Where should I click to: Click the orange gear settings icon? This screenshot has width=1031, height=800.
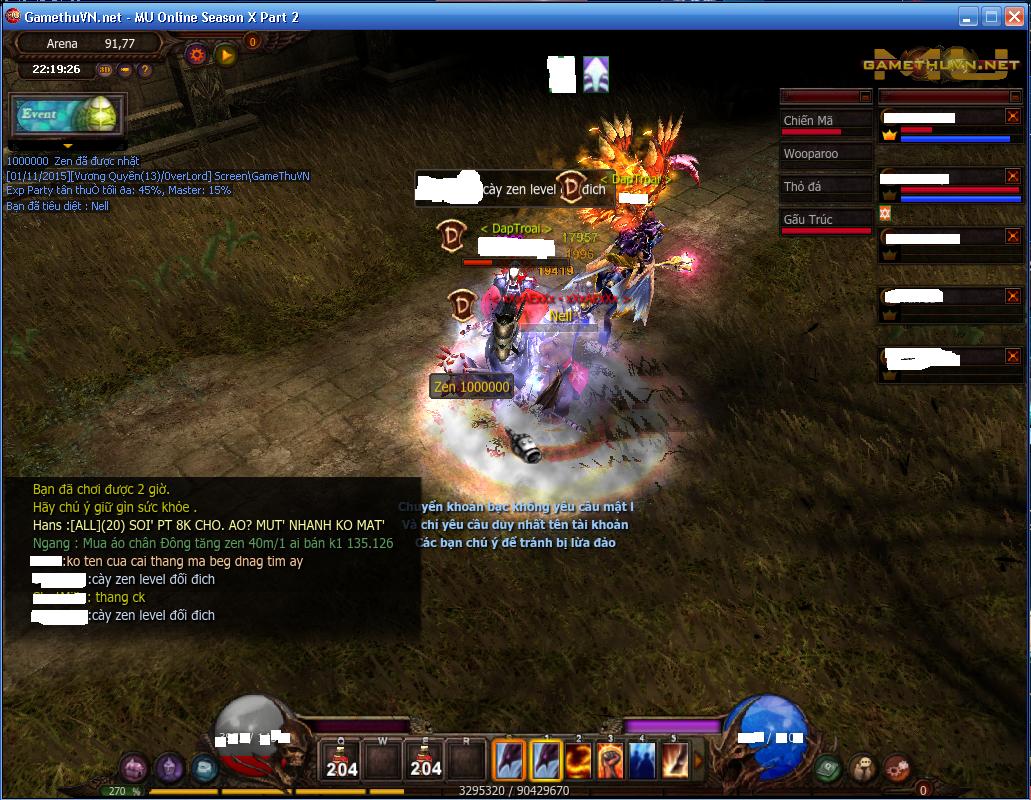tap(197, 55)
